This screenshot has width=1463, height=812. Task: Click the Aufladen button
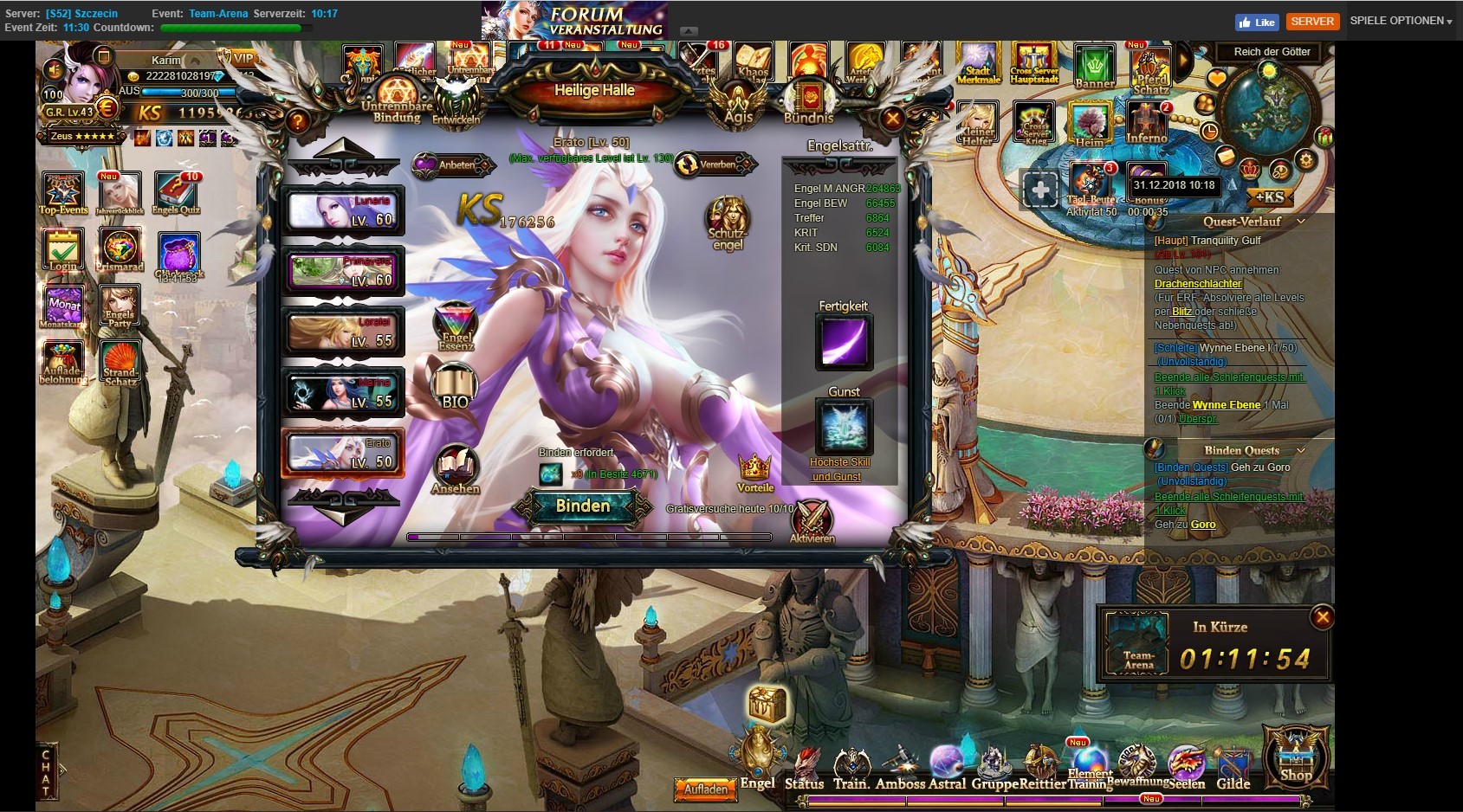(x=705, y=789)
